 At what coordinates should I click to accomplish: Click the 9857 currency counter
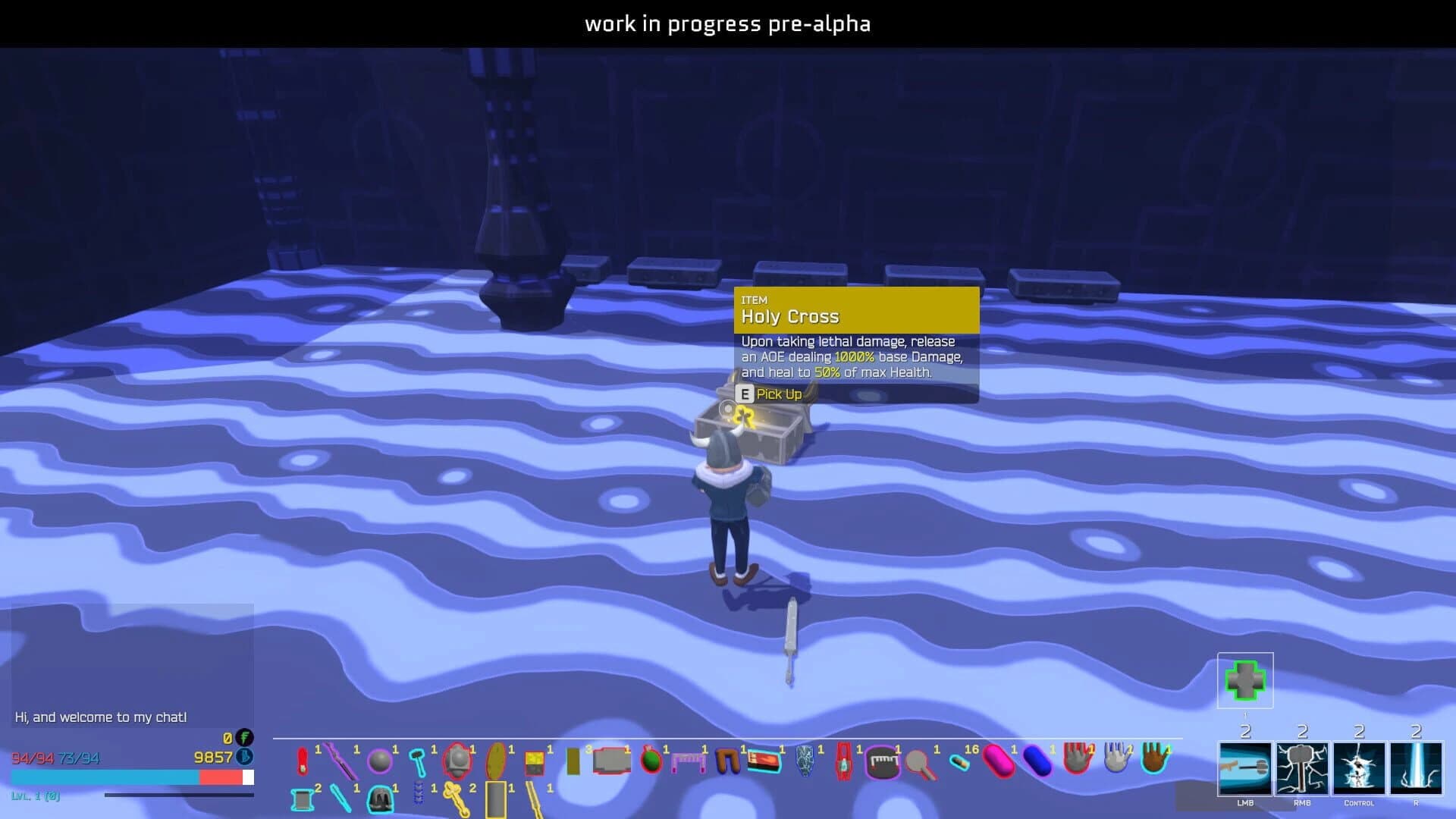click(215, 758)
